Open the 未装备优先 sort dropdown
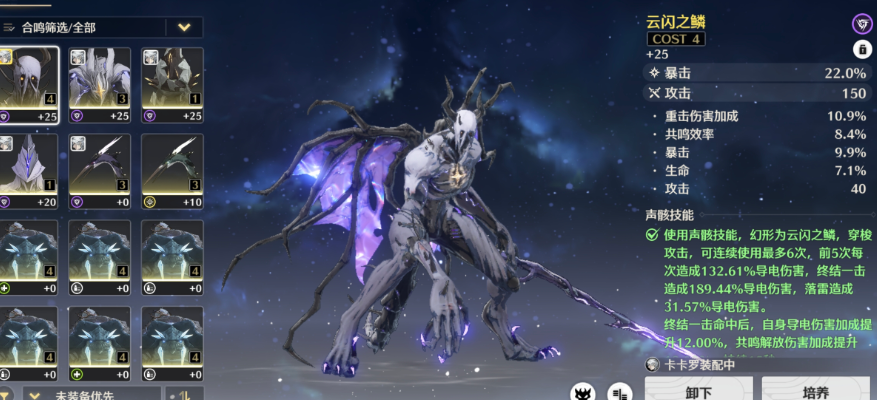The height and width of the screenshot is (400, 877). [90, 393]
